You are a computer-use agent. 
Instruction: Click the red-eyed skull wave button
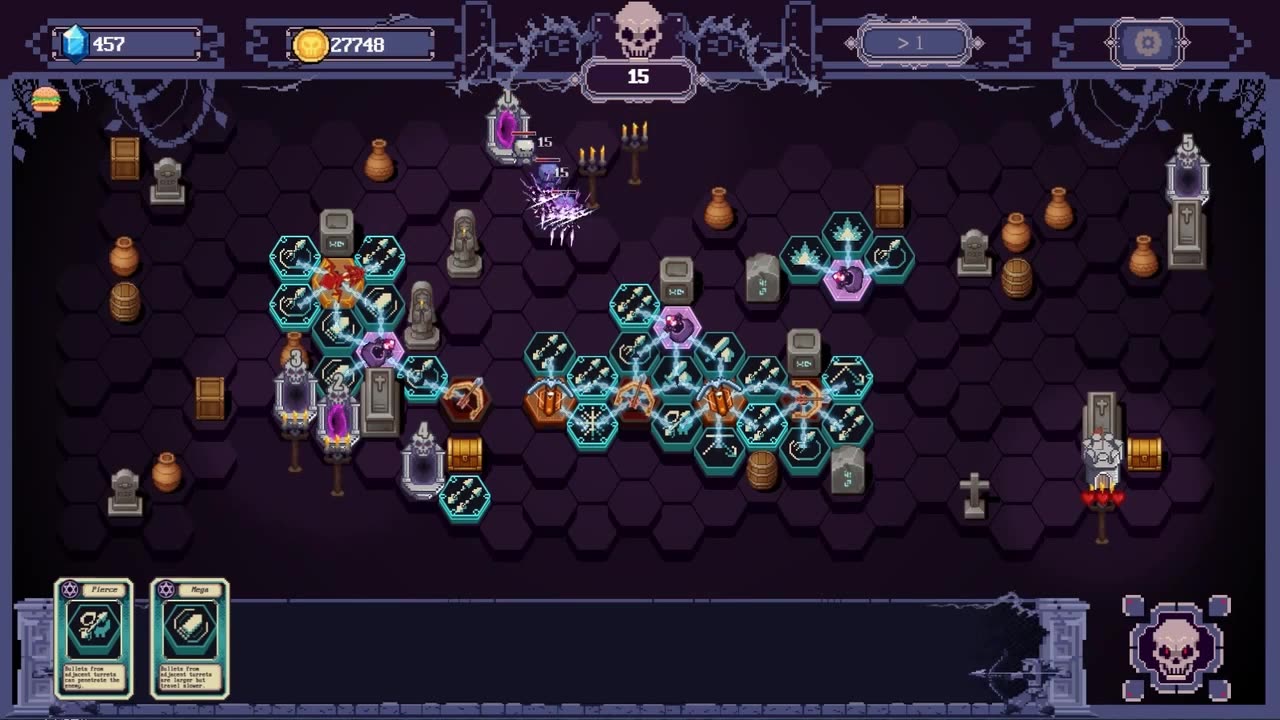[x=1176, y=648]
